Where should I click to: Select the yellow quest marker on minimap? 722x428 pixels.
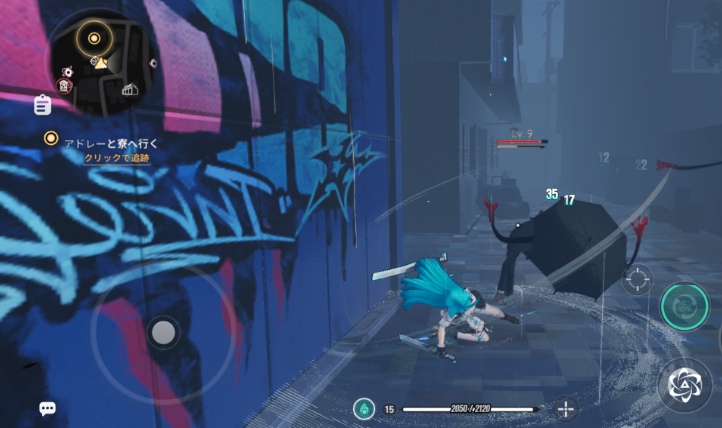pyautogui.click(x=93, y=39)
